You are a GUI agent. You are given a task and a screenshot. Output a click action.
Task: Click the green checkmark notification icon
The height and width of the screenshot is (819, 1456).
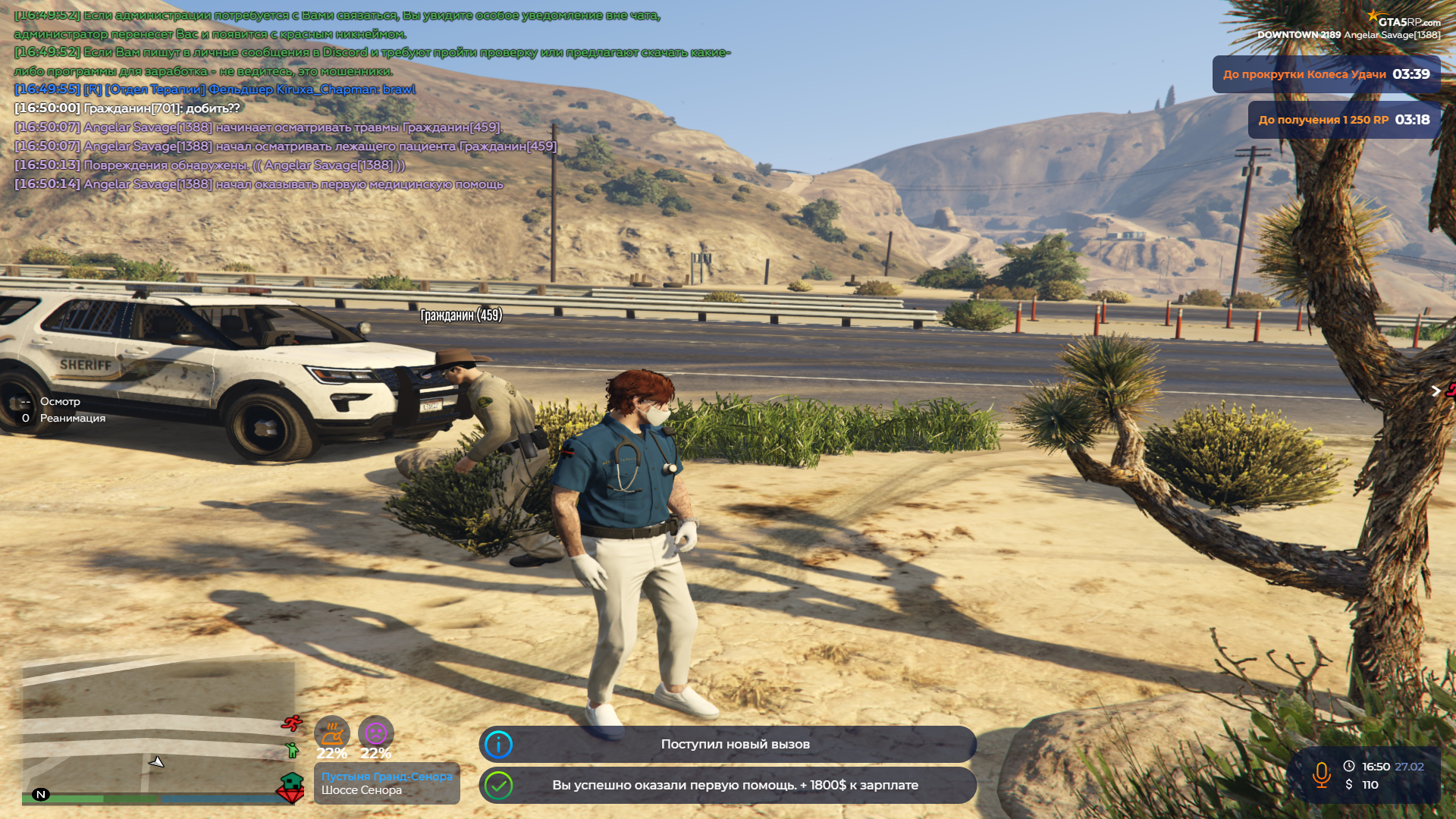click(498, 786)
